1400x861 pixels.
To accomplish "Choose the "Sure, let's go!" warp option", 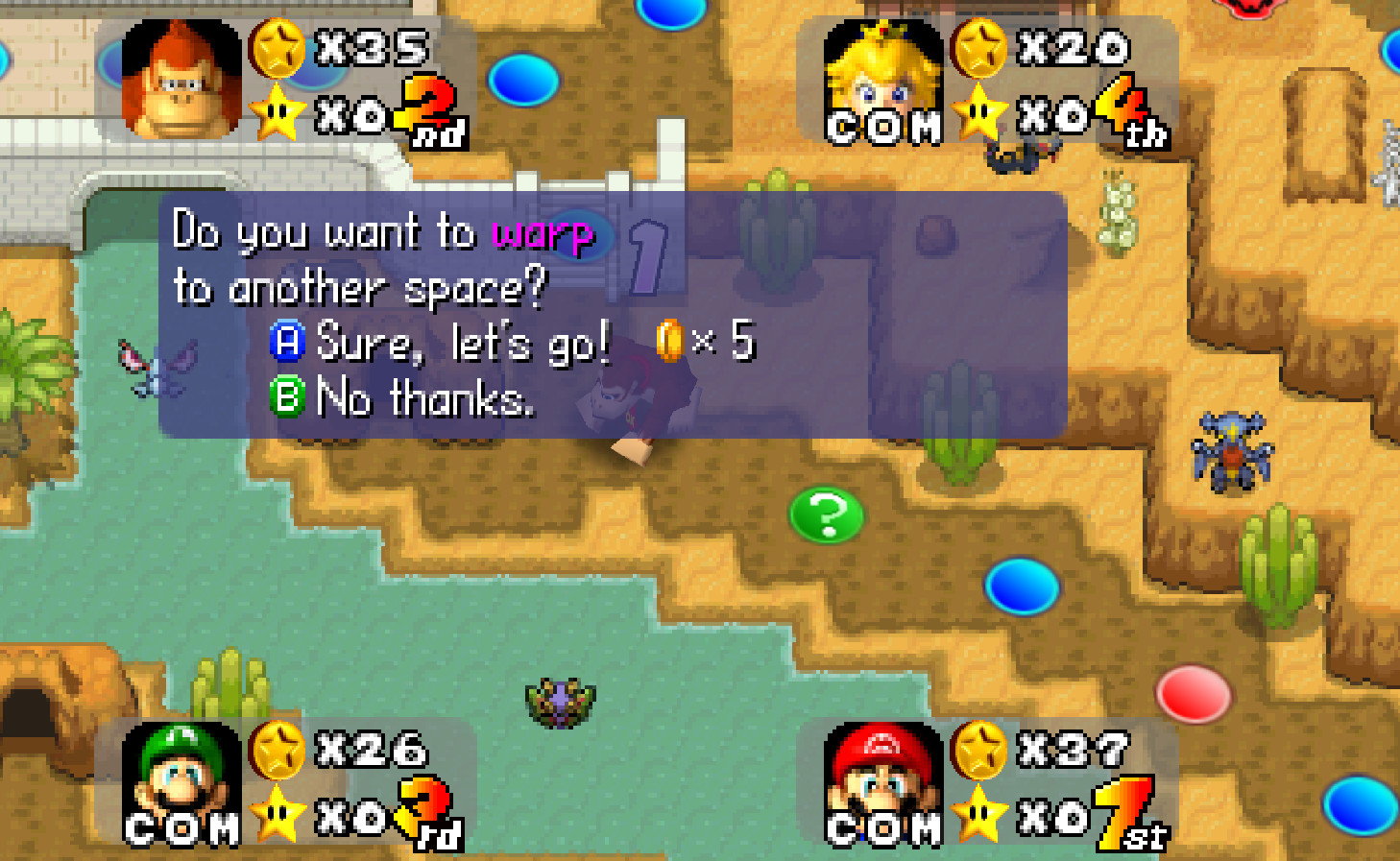I will pyautogui.click(x=461, y=342).
